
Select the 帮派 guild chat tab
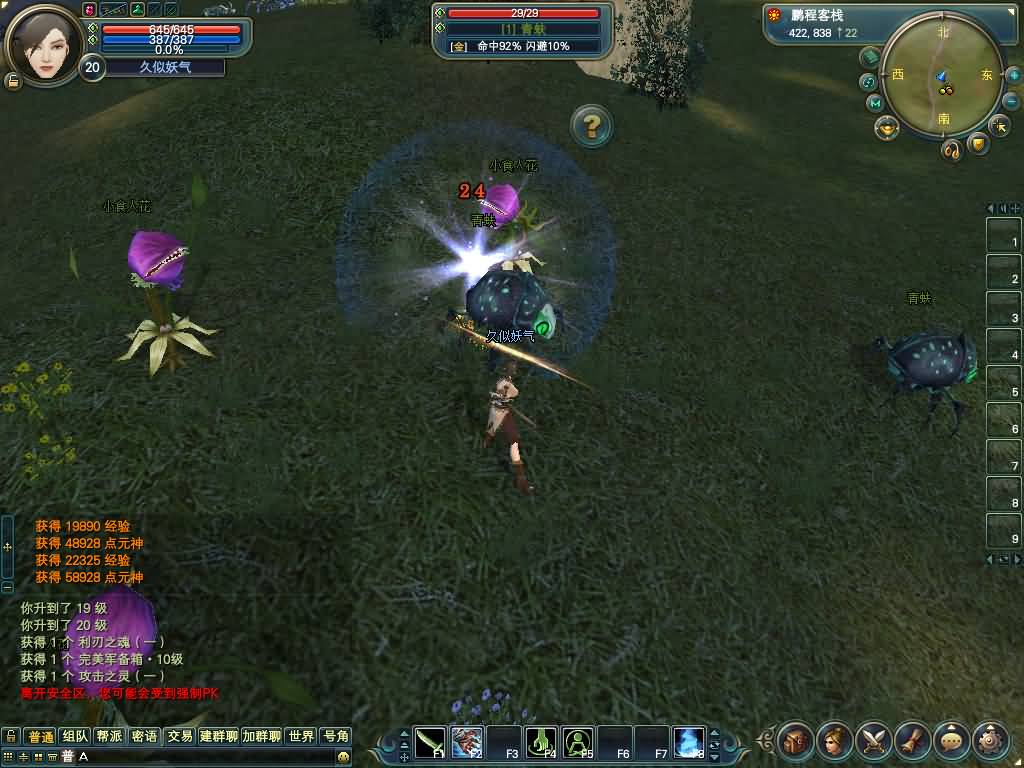[109, 737]
